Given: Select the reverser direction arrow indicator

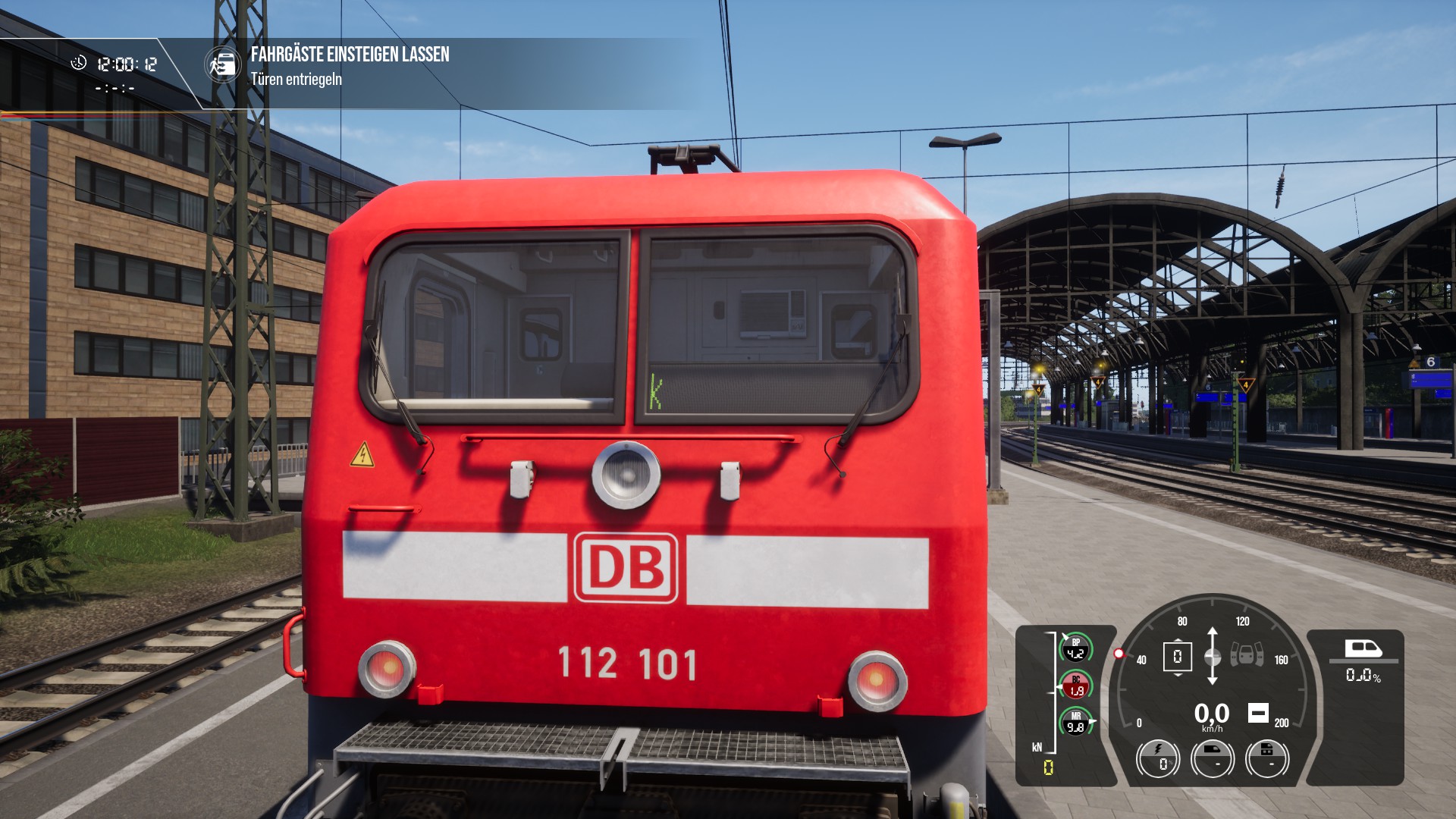Looking at the screenshot, I should pyautogui.click(x=1212, y=656).
